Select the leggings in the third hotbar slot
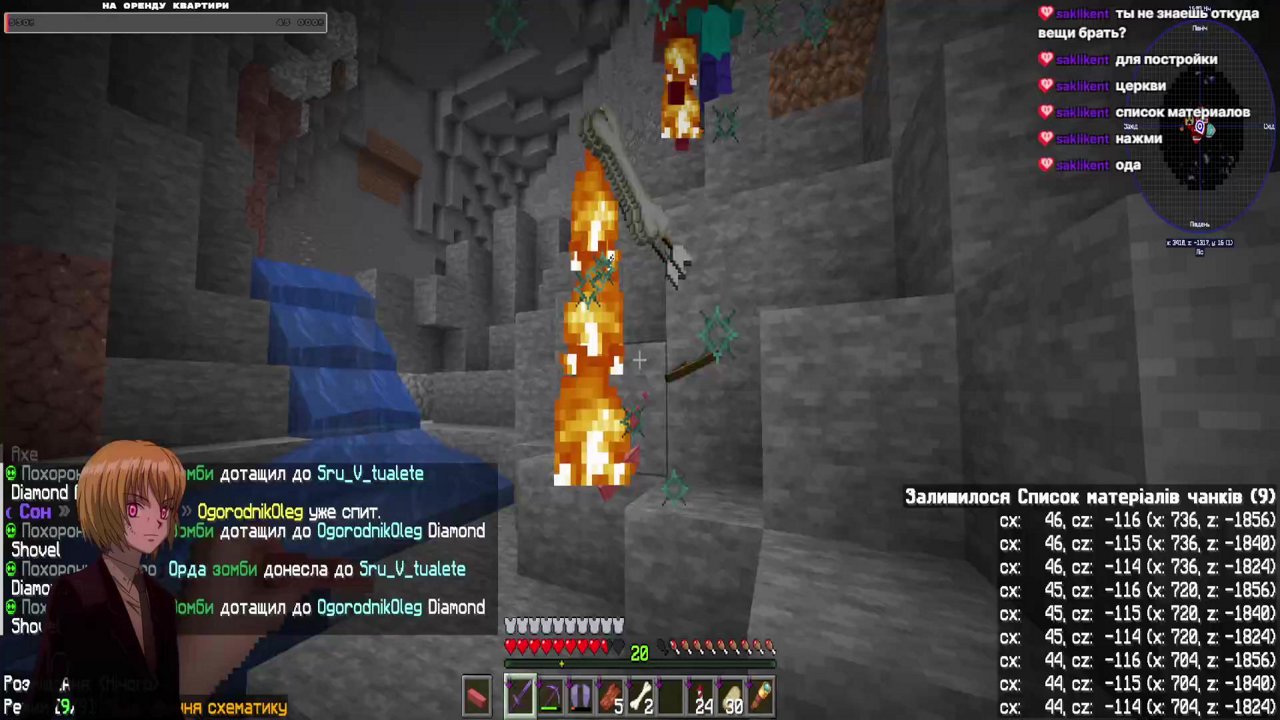This screenshot has height=720, width=1280. point(580,695)
